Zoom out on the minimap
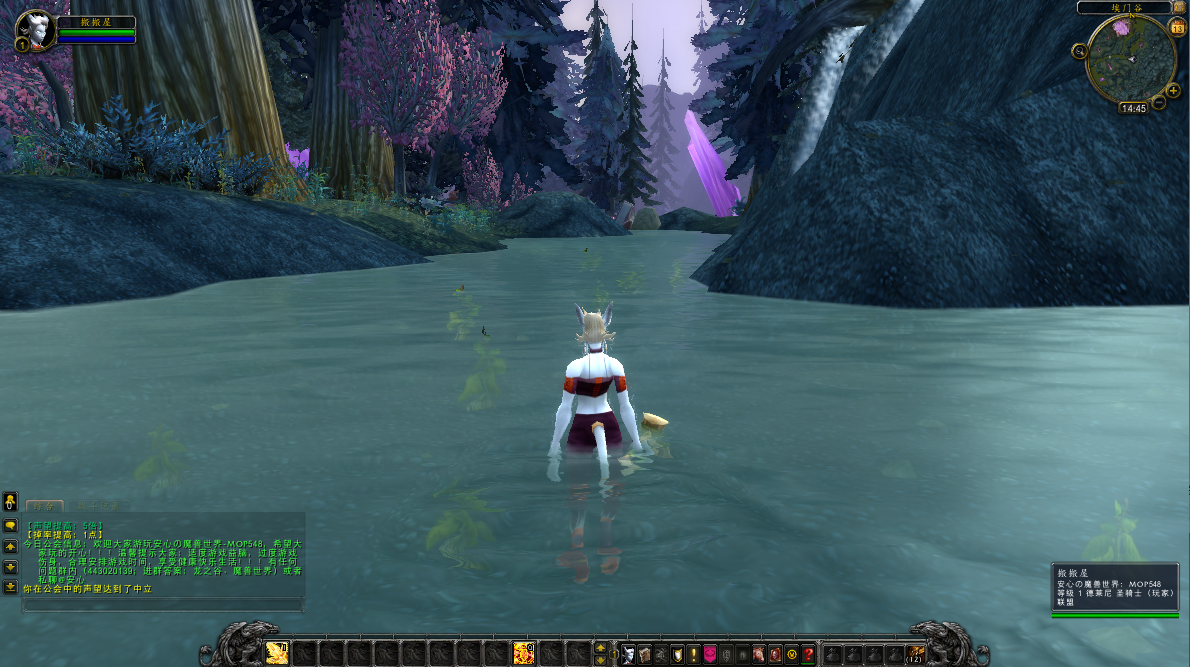The width and height of the screenshot is (1190, 667). (x=1159, y=102)
